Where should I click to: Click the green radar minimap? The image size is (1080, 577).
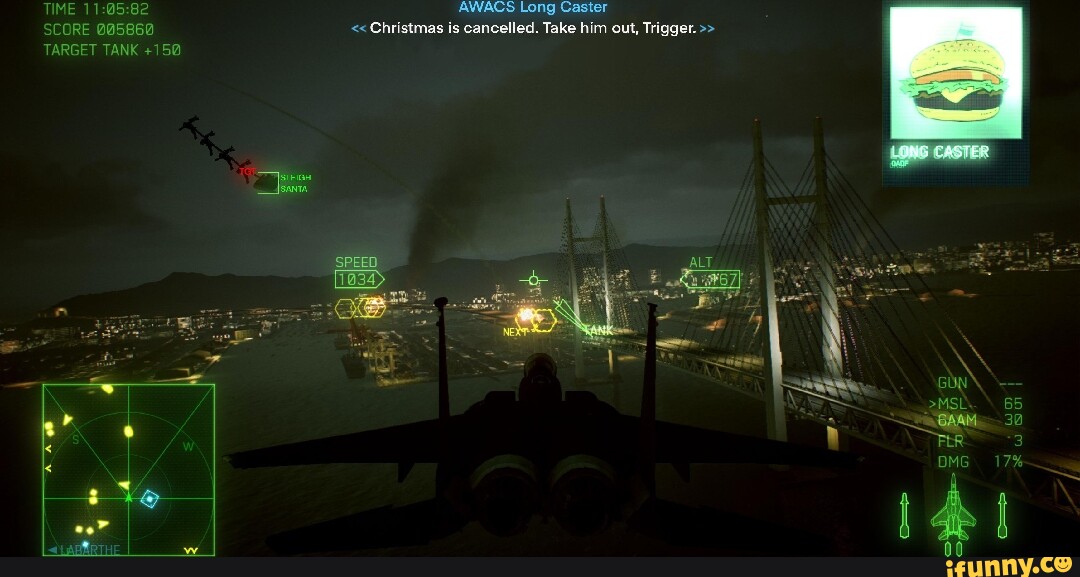128,469
